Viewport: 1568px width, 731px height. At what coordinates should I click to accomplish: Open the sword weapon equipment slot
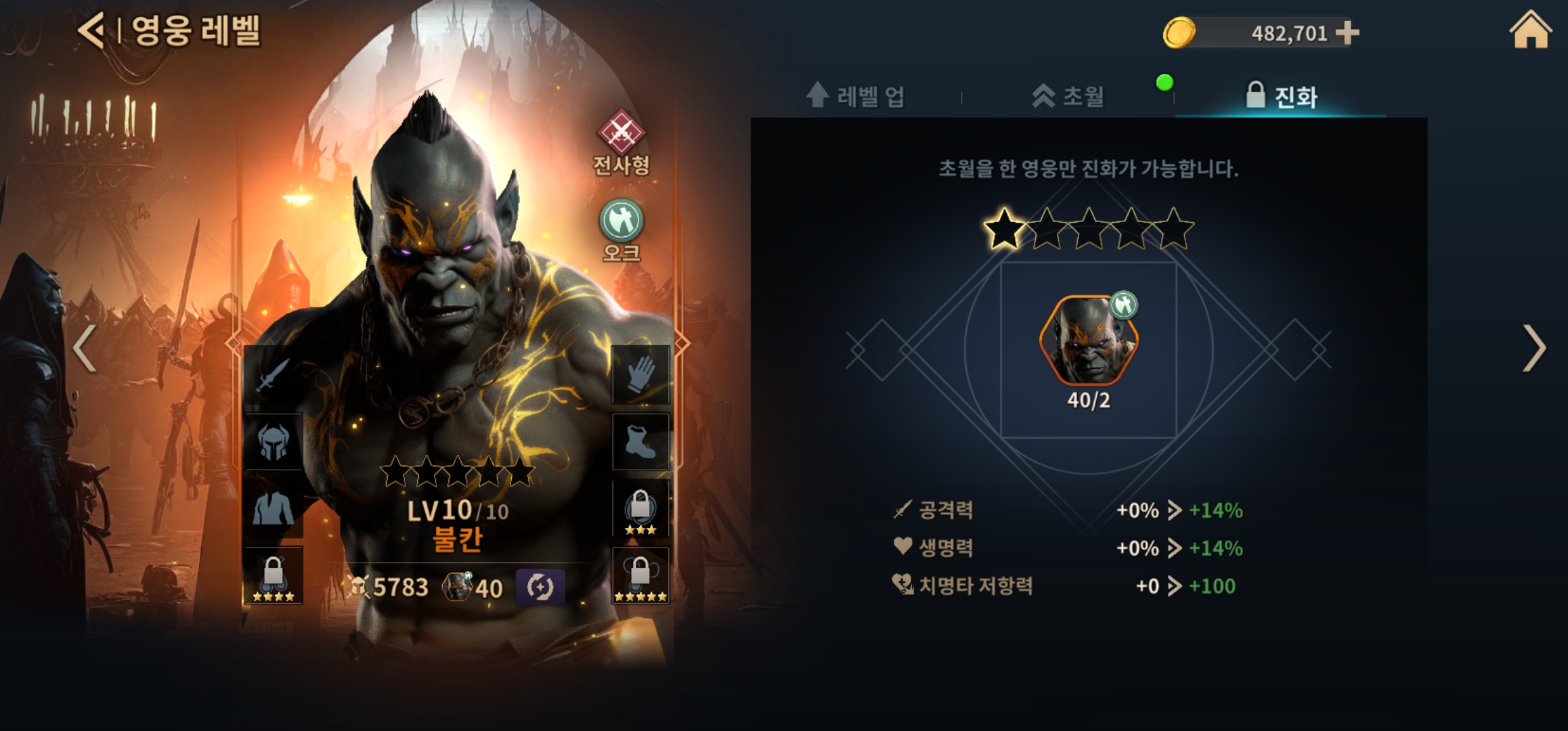pyautogui.click(x=273, y=375)
